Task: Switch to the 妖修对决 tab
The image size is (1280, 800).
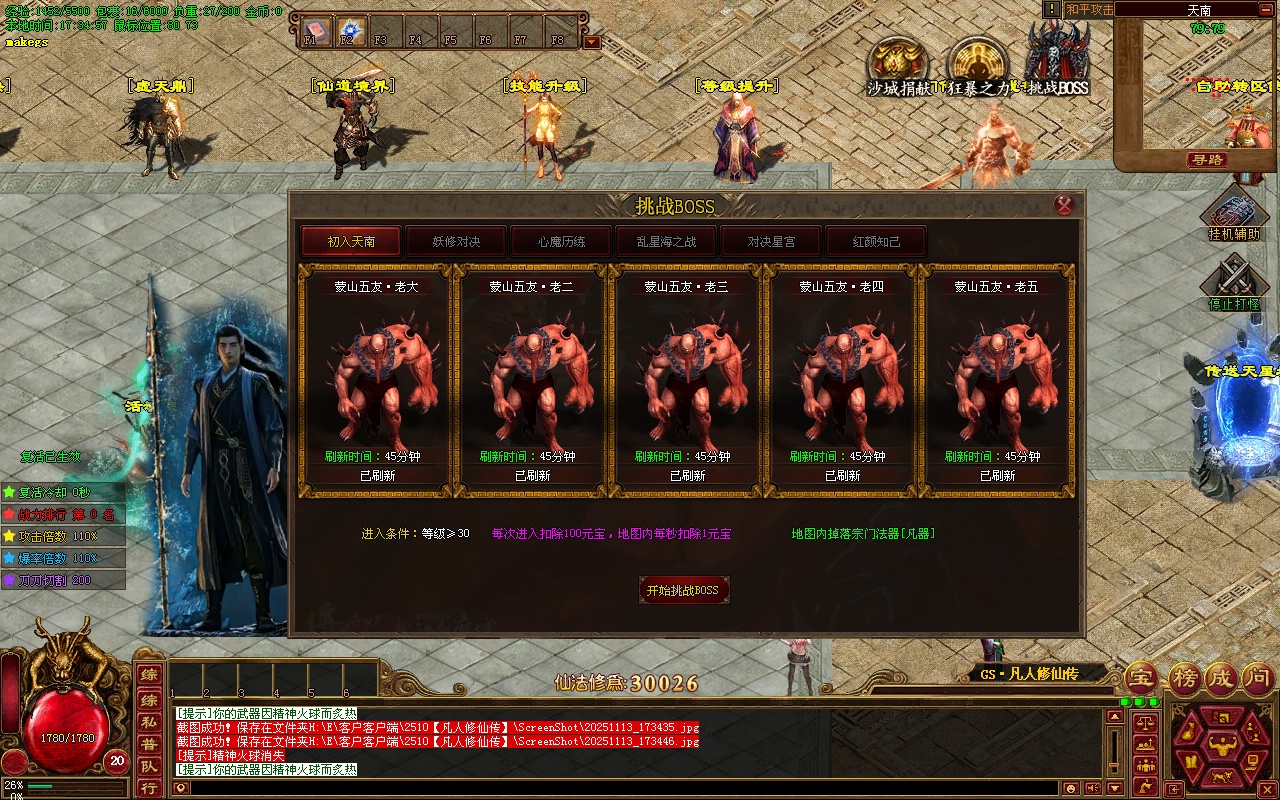Action: click(456, 241)
